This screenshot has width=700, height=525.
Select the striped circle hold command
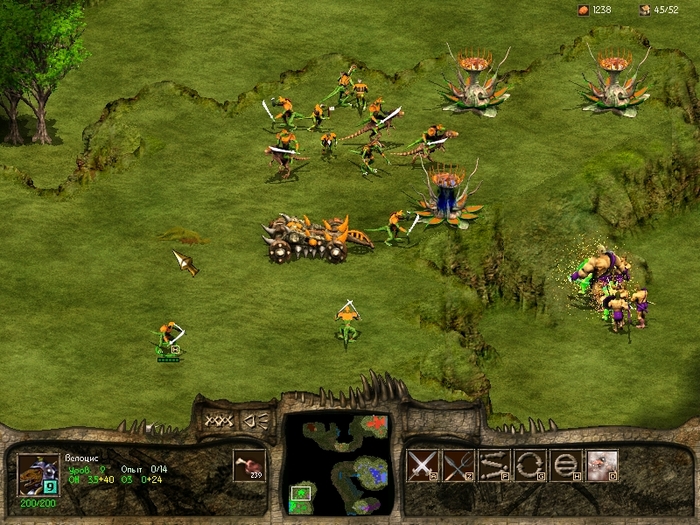pos(566,465)
